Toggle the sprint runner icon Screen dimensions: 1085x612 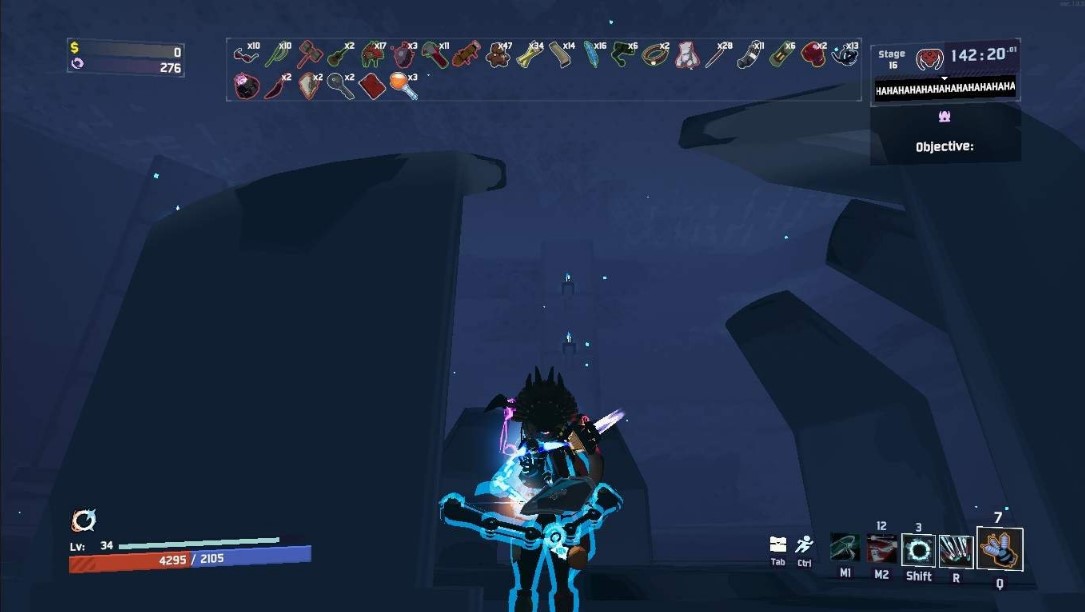click(x=804, y=545)
